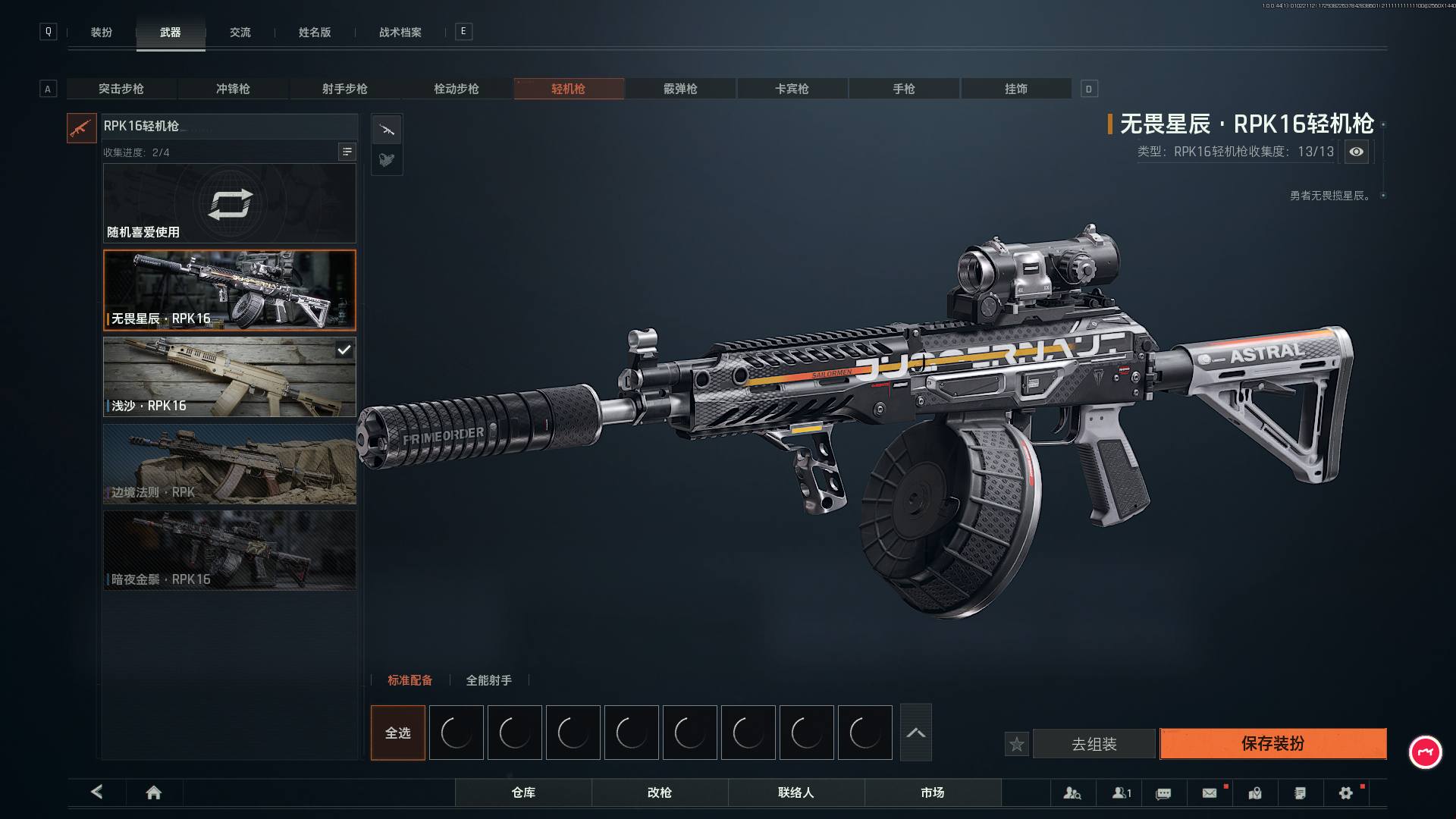
Task: Select the 突击步枪 weapon category
Action: tap(121, 89)
